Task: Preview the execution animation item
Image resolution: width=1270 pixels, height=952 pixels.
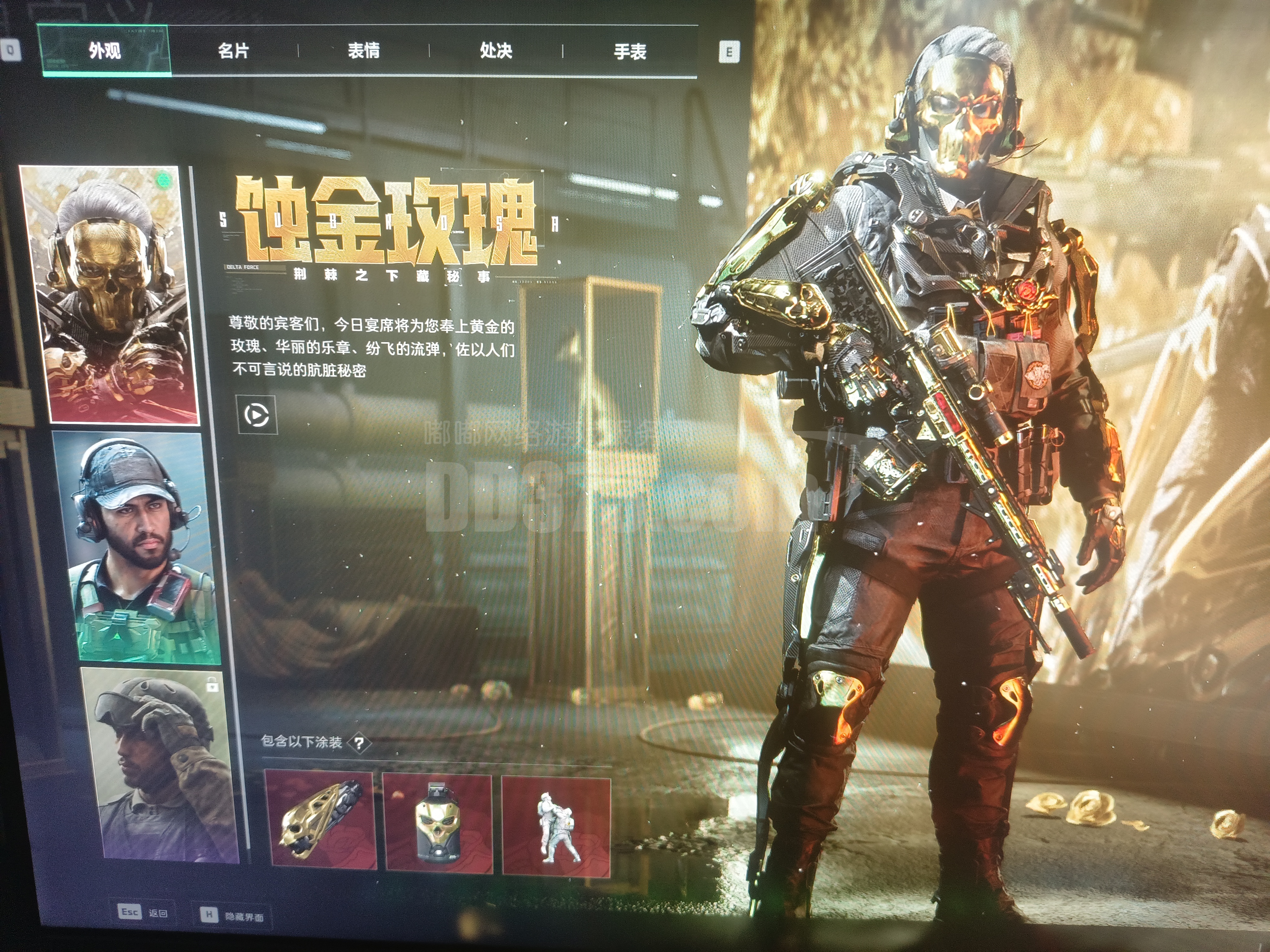Action: 556,826
